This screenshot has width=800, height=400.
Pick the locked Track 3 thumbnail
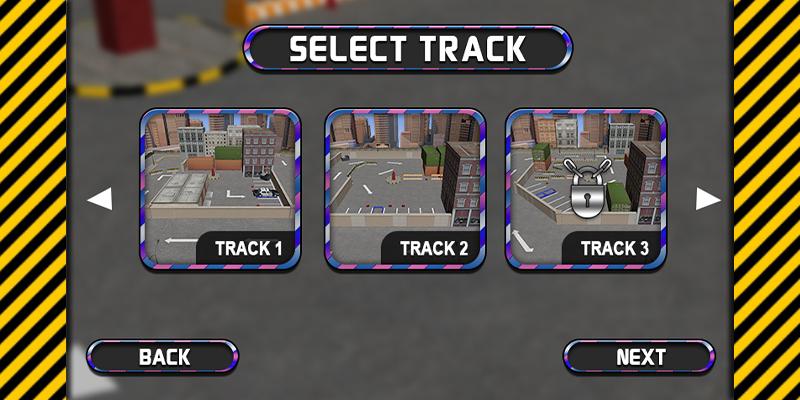[x=586, y=189]
